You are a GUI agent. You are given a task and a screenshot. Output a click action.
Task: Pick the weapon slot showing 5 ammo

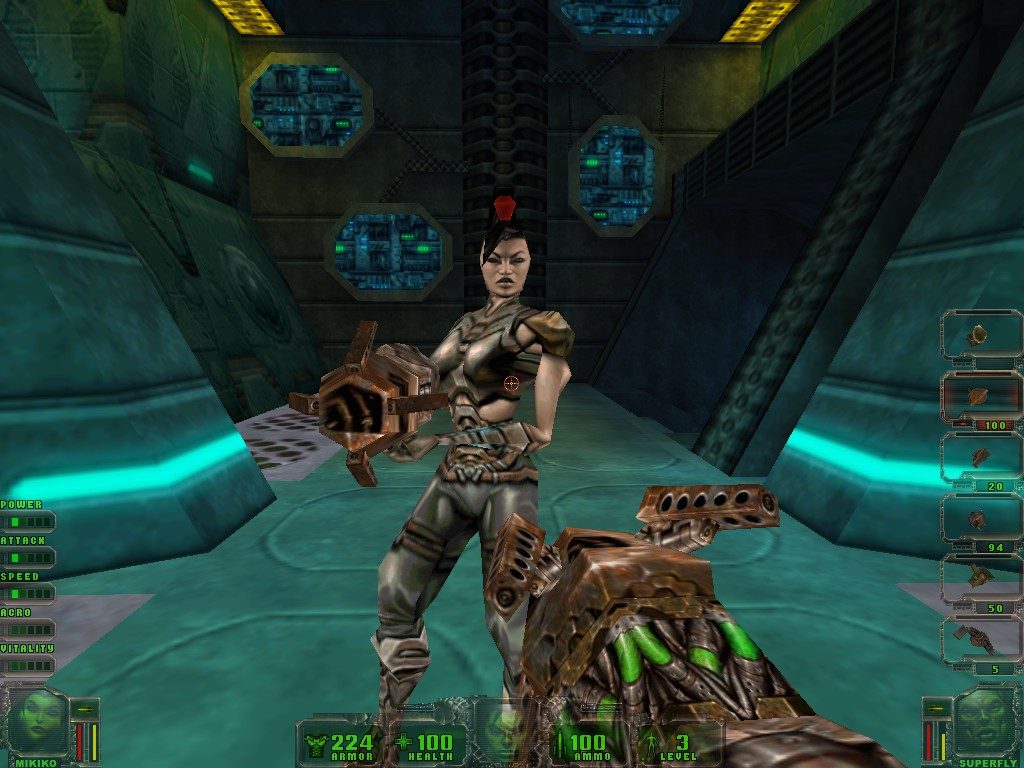coord(982,641)
